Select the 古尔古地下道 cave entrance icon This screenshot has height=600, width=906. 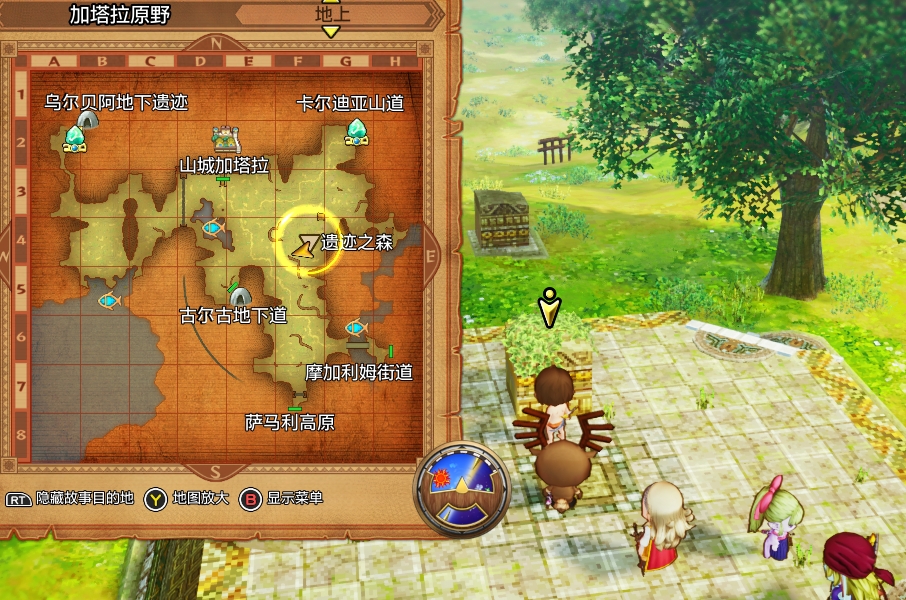[x=240, y=296]
